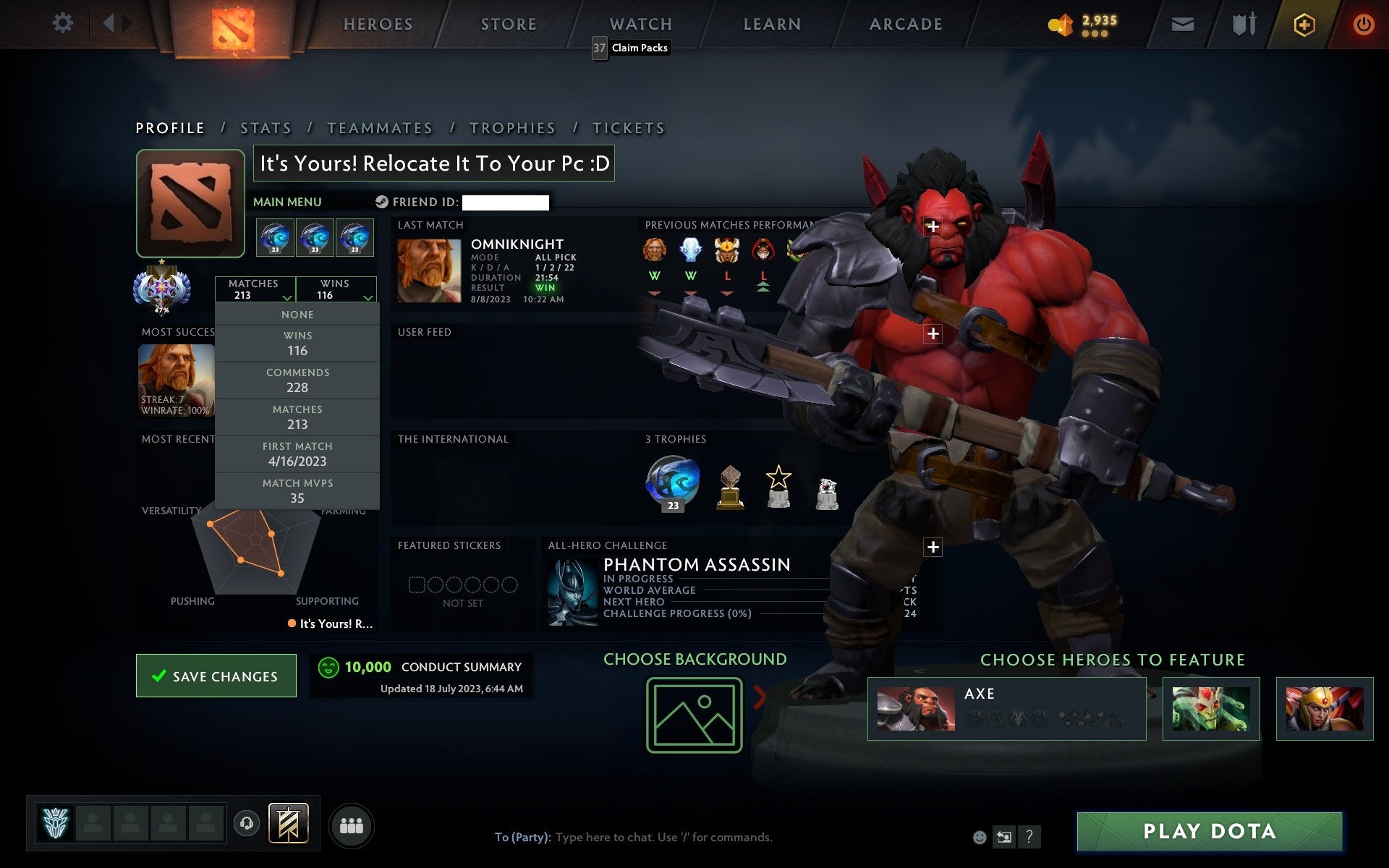This screenshot has height=868, width=1389.
Task: Click the back navigation arrow beside settings
Action: [x=109, y=22]
